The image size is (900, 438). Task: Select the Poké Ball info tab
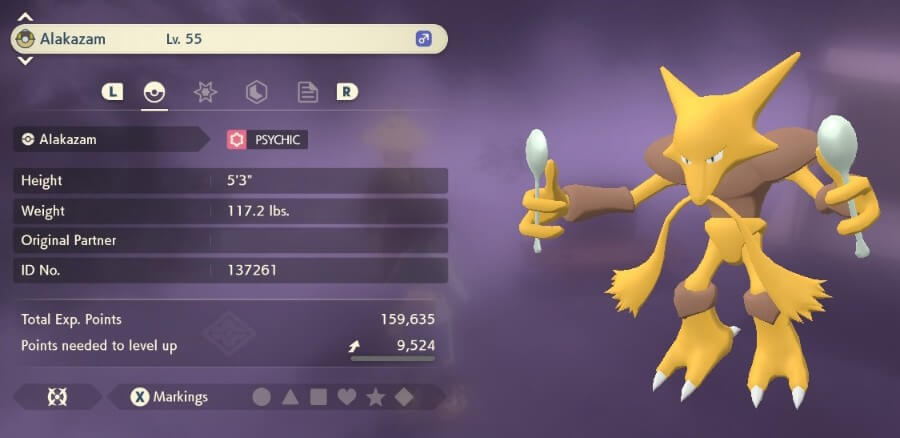(153, 92)
